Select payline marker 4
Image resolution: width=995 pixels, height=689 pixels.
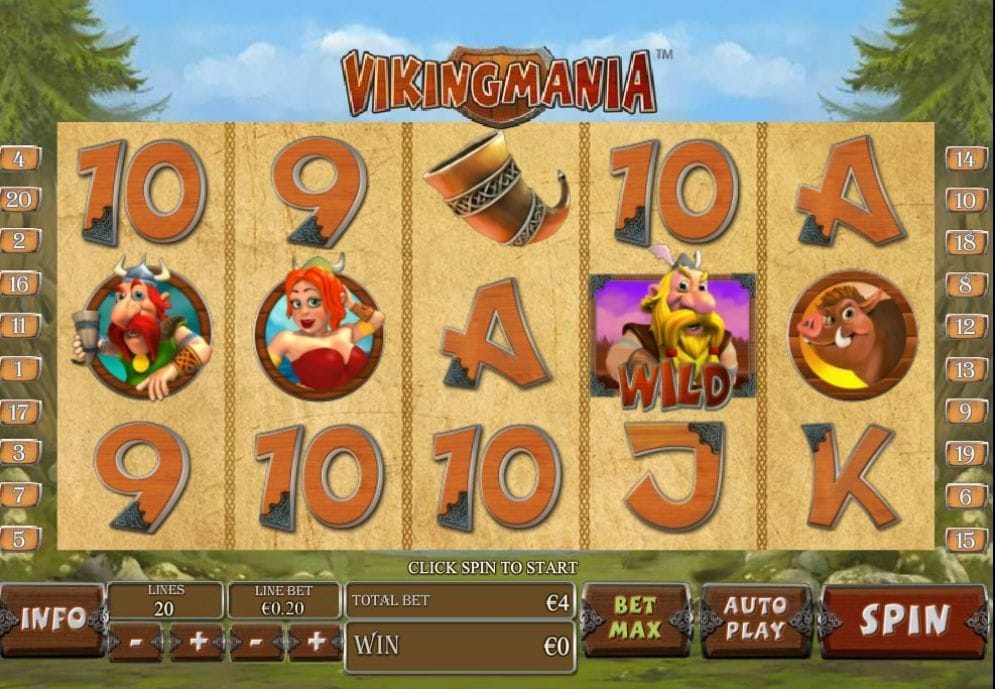click(x=20, y=158)
